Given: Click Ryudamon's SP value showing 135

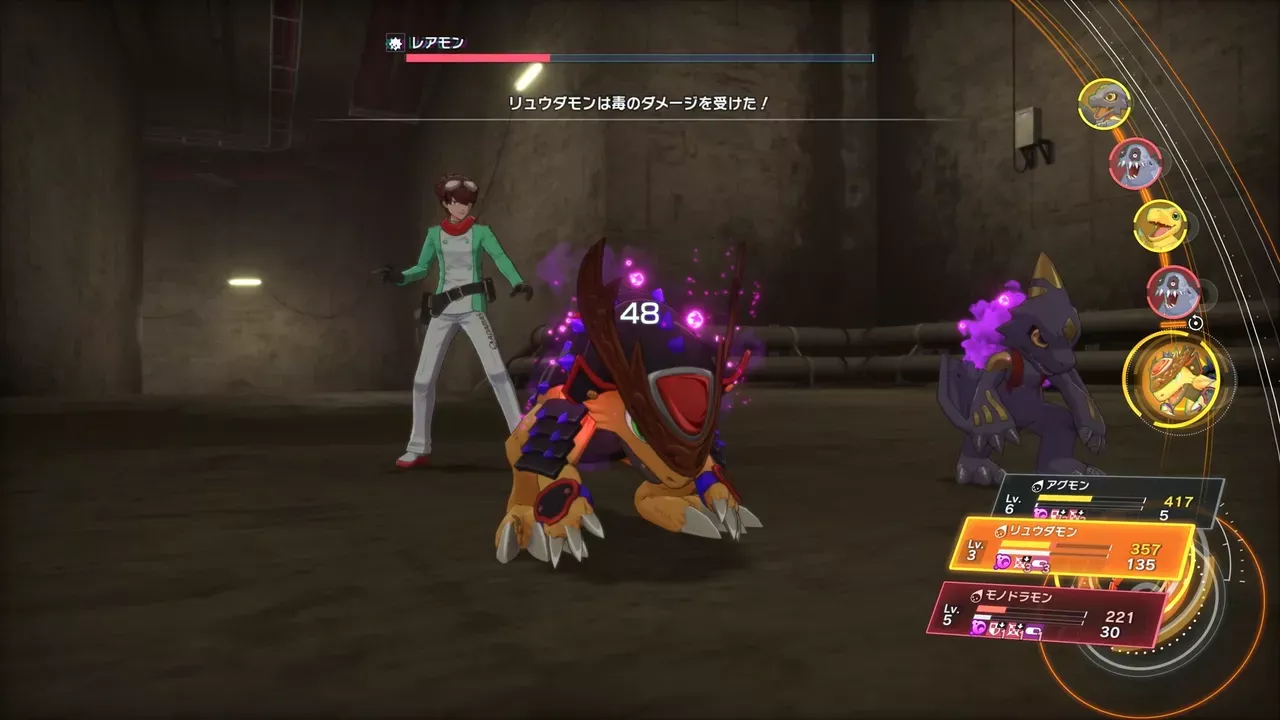Looking at the screenshot, I should [x=1140, y=565].
